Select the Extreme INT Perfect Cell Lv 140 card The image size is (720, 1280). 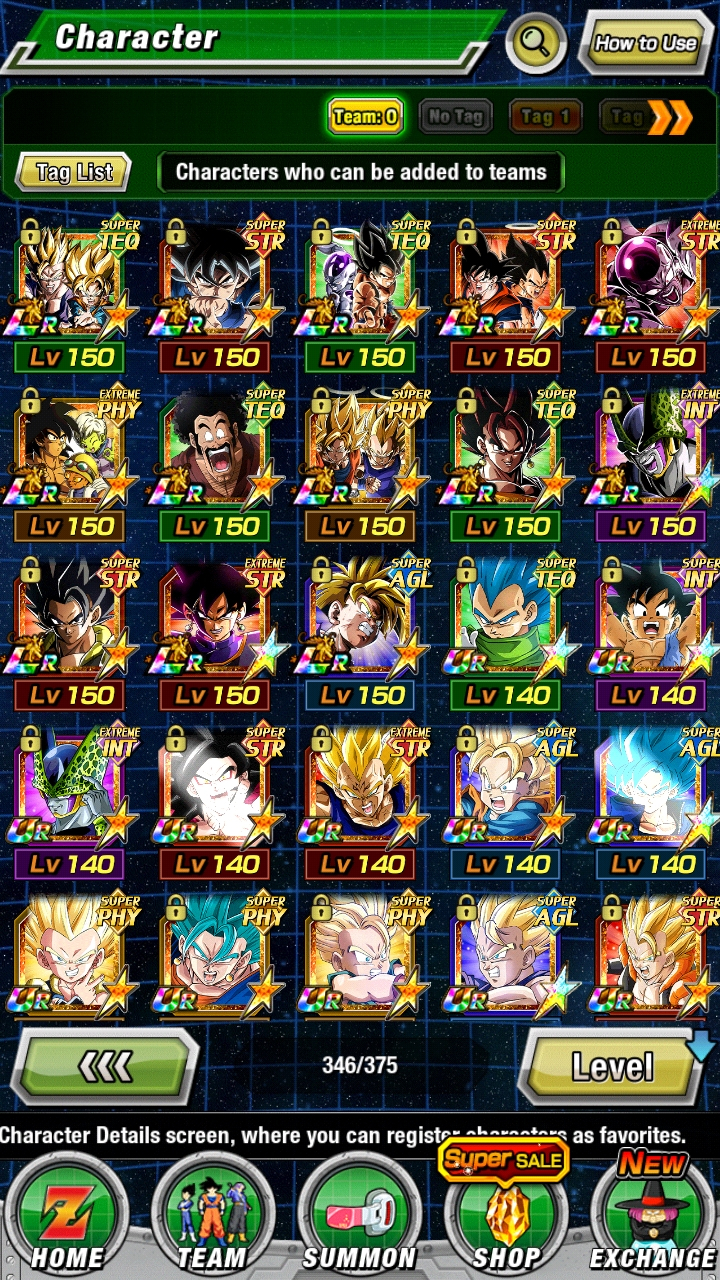[68, 790]
